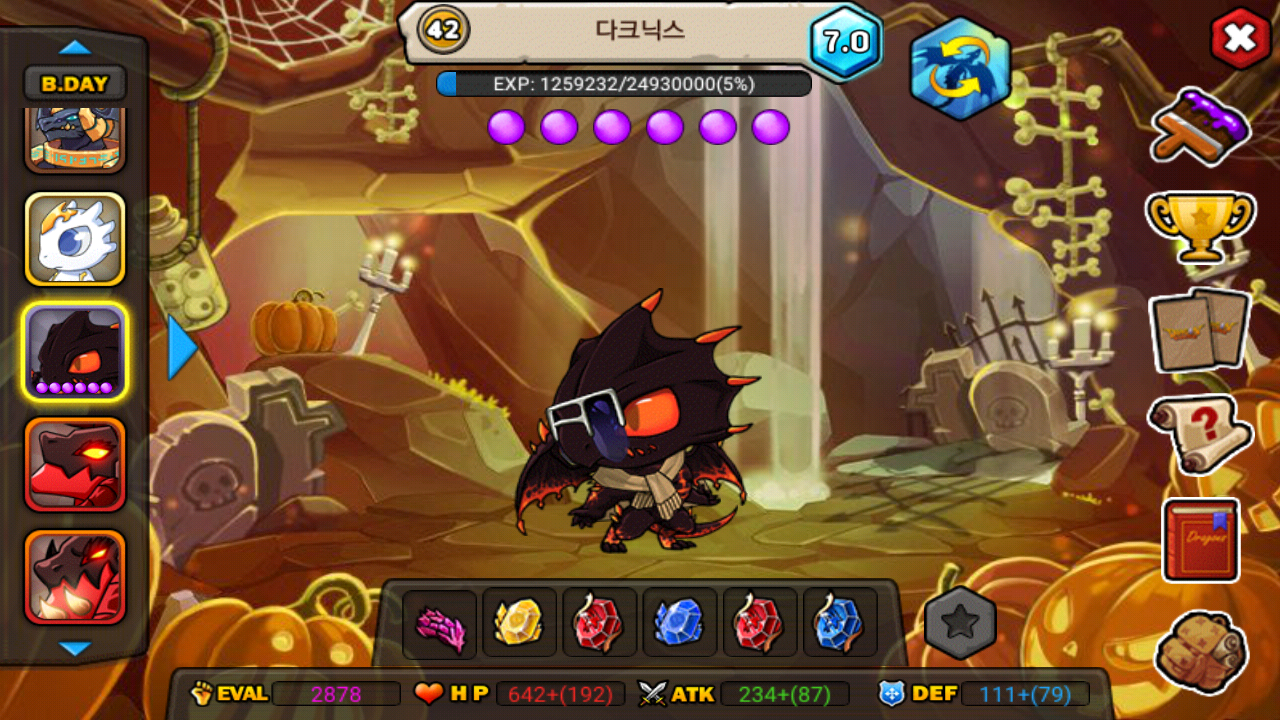Open the red dragon book
This screenshot has width=1280, height=720.
coord(1200,540)
